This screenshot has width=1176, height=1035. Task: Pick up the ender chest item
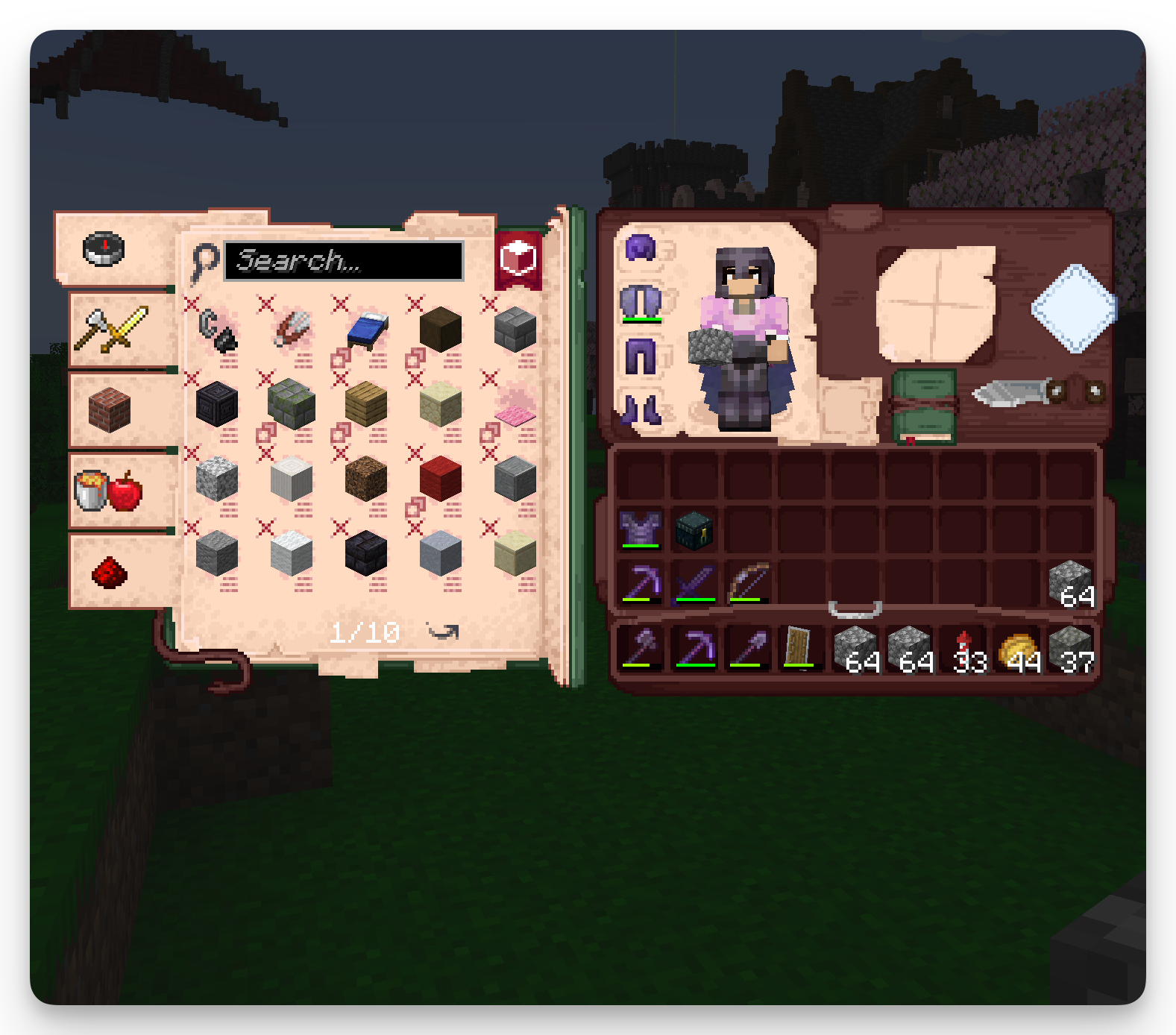point(694,530)
